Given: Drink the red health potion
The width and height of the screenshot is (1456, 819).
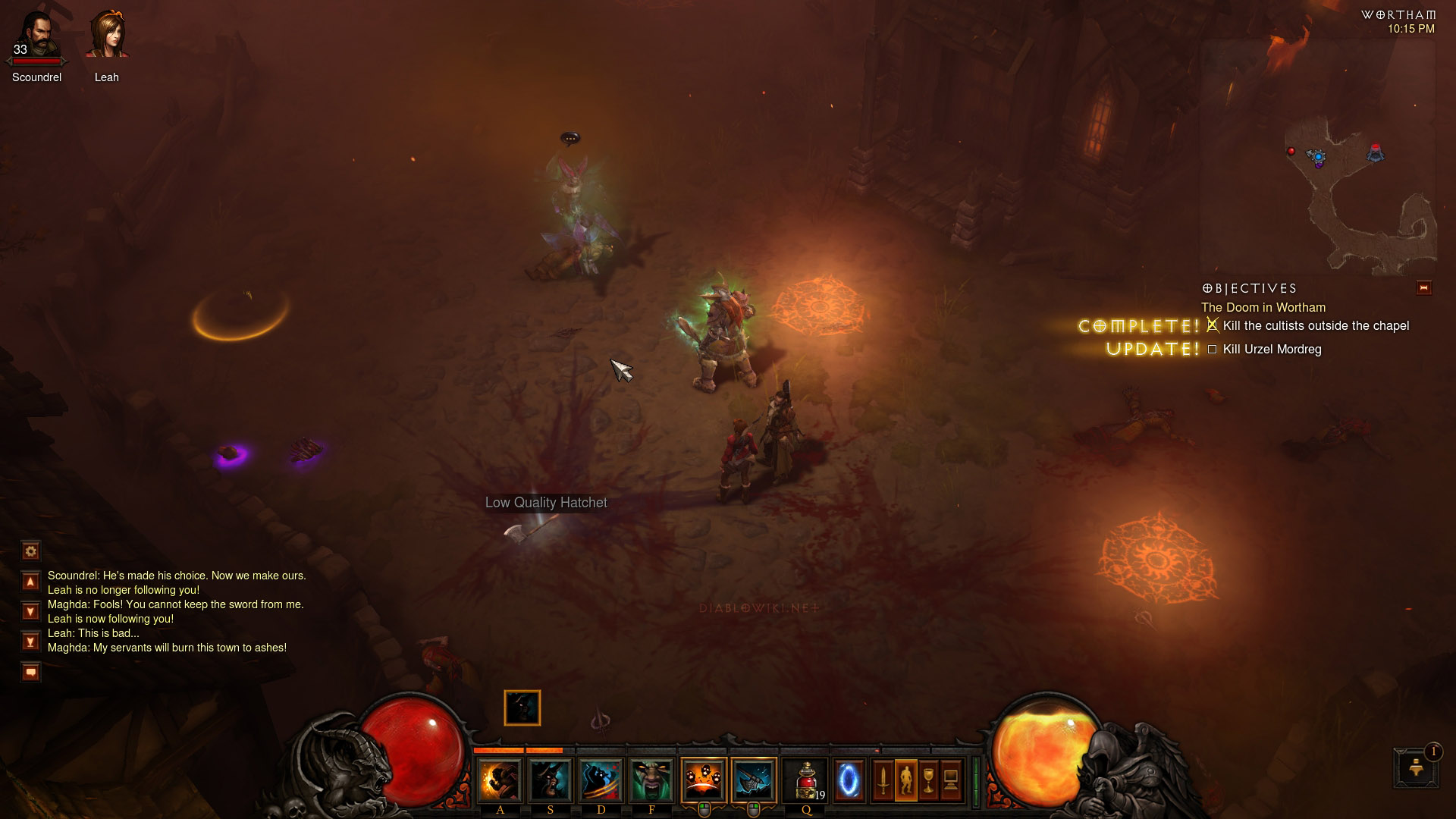Looking at the screenshot, I should pos(806,780).
